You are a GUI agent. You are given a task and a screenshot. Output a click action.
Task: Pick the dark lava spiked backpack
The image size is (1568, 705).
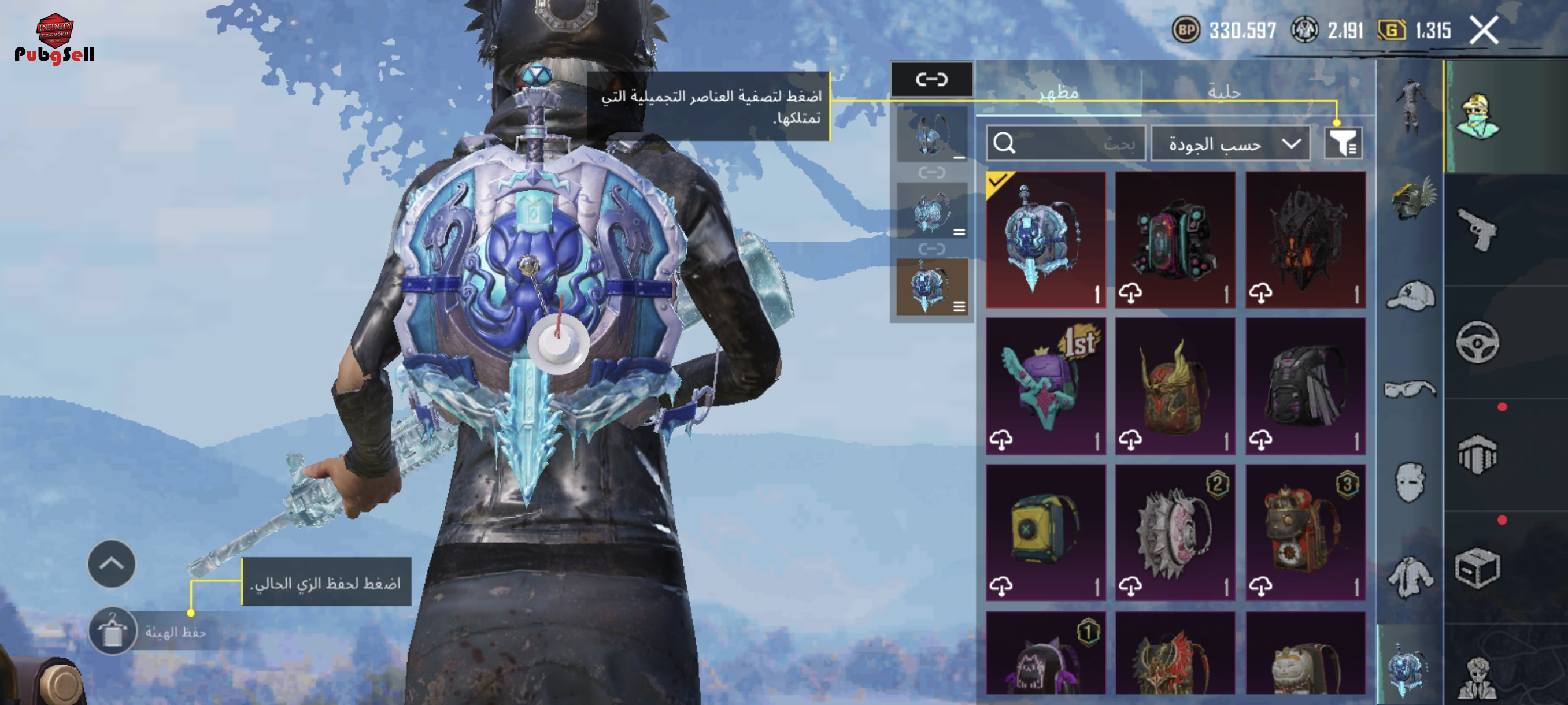[x=1305, y=240]
